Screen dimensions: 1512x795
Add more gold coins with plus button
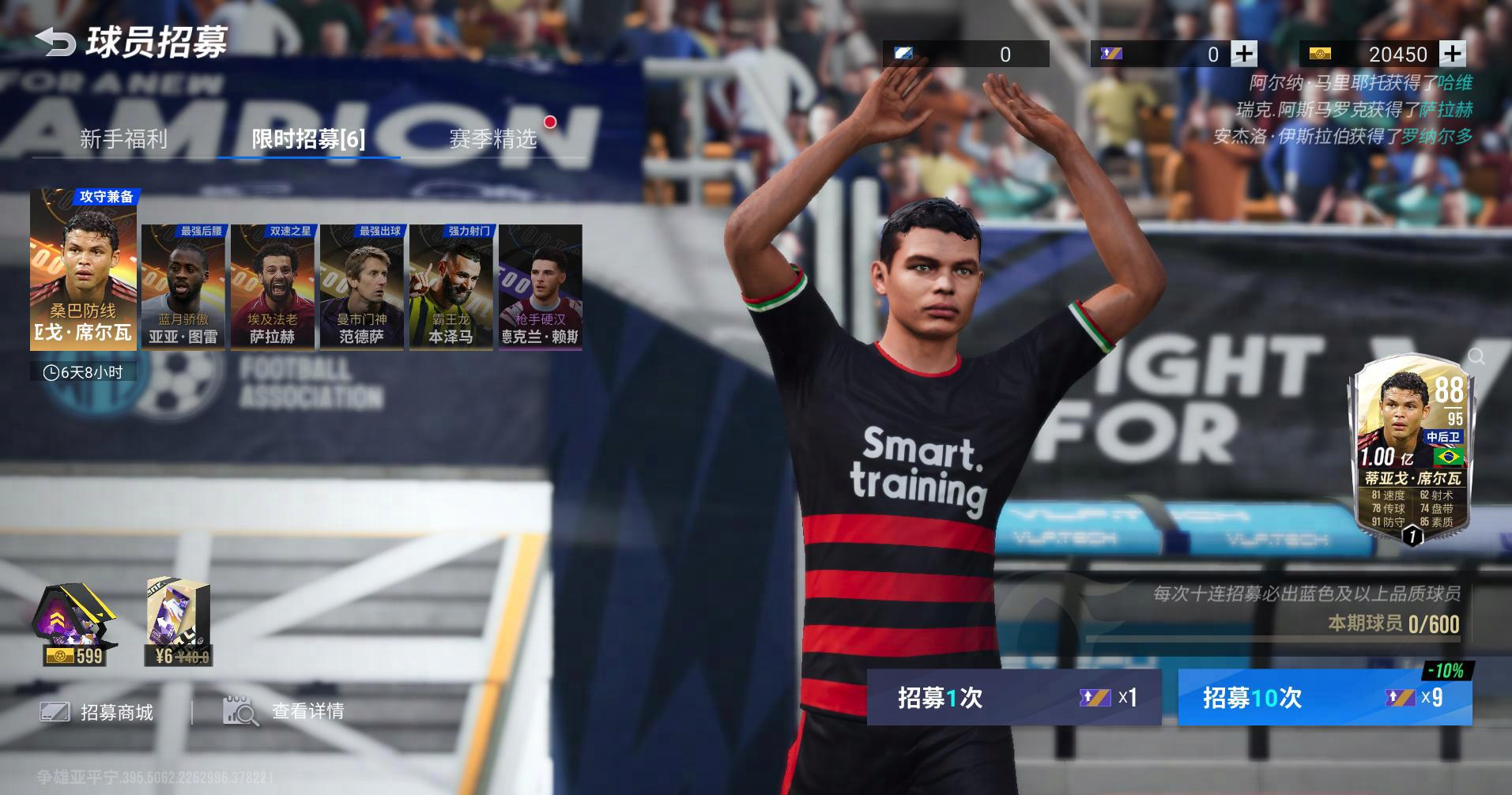point(1452,54)
